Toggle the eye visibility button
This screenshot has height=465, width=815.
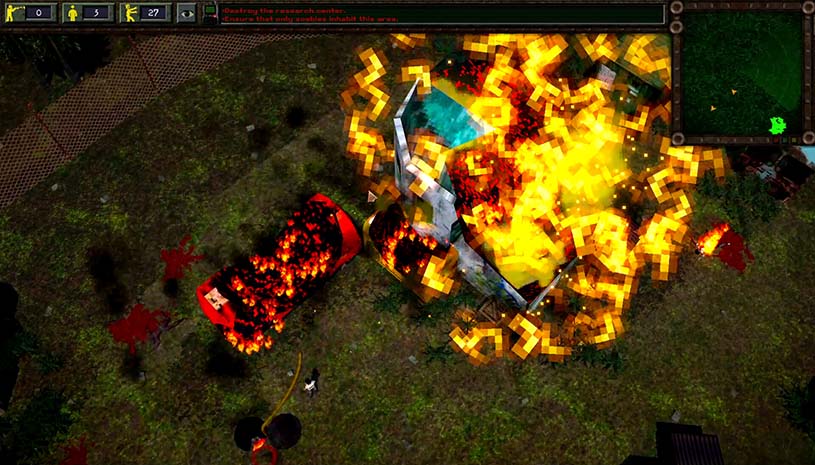[x=186, y=13]
